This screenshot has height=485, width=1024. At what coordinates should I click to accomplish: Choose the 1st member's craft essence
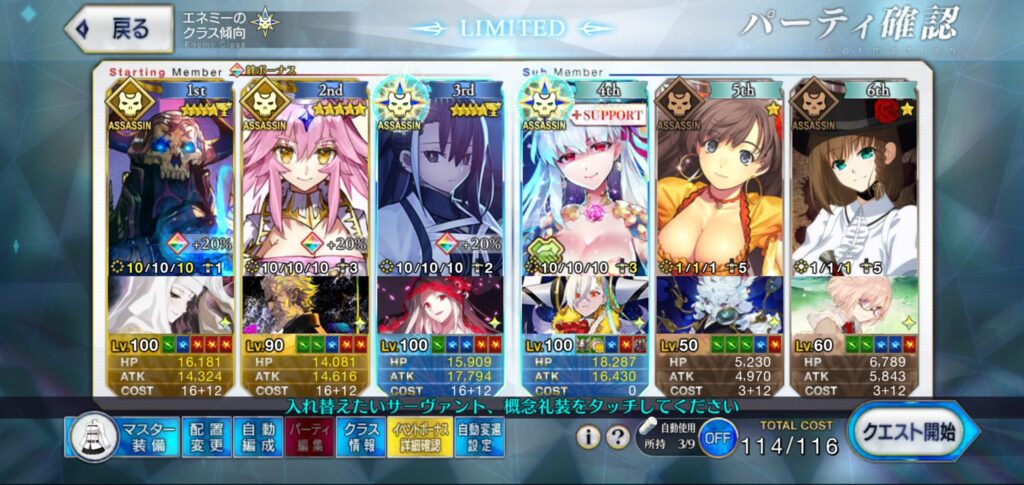[x=168, y=305]
